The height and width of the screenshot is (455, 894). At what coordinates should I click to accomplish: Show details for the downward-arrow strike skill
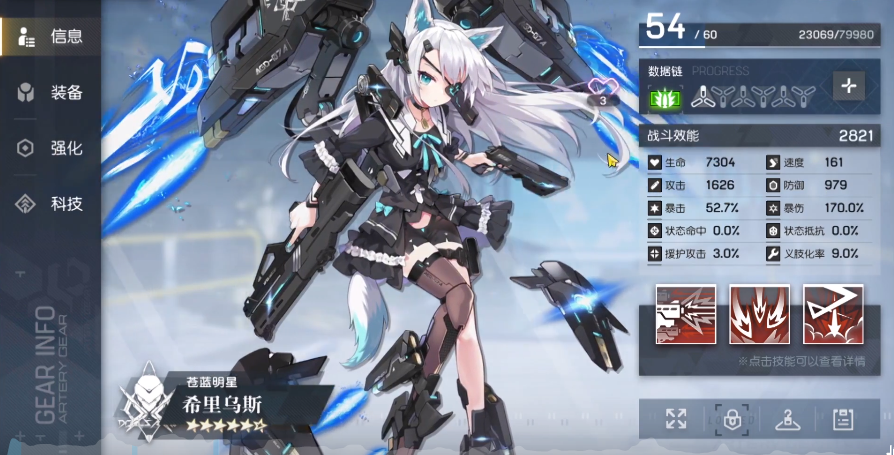(833, 314)
